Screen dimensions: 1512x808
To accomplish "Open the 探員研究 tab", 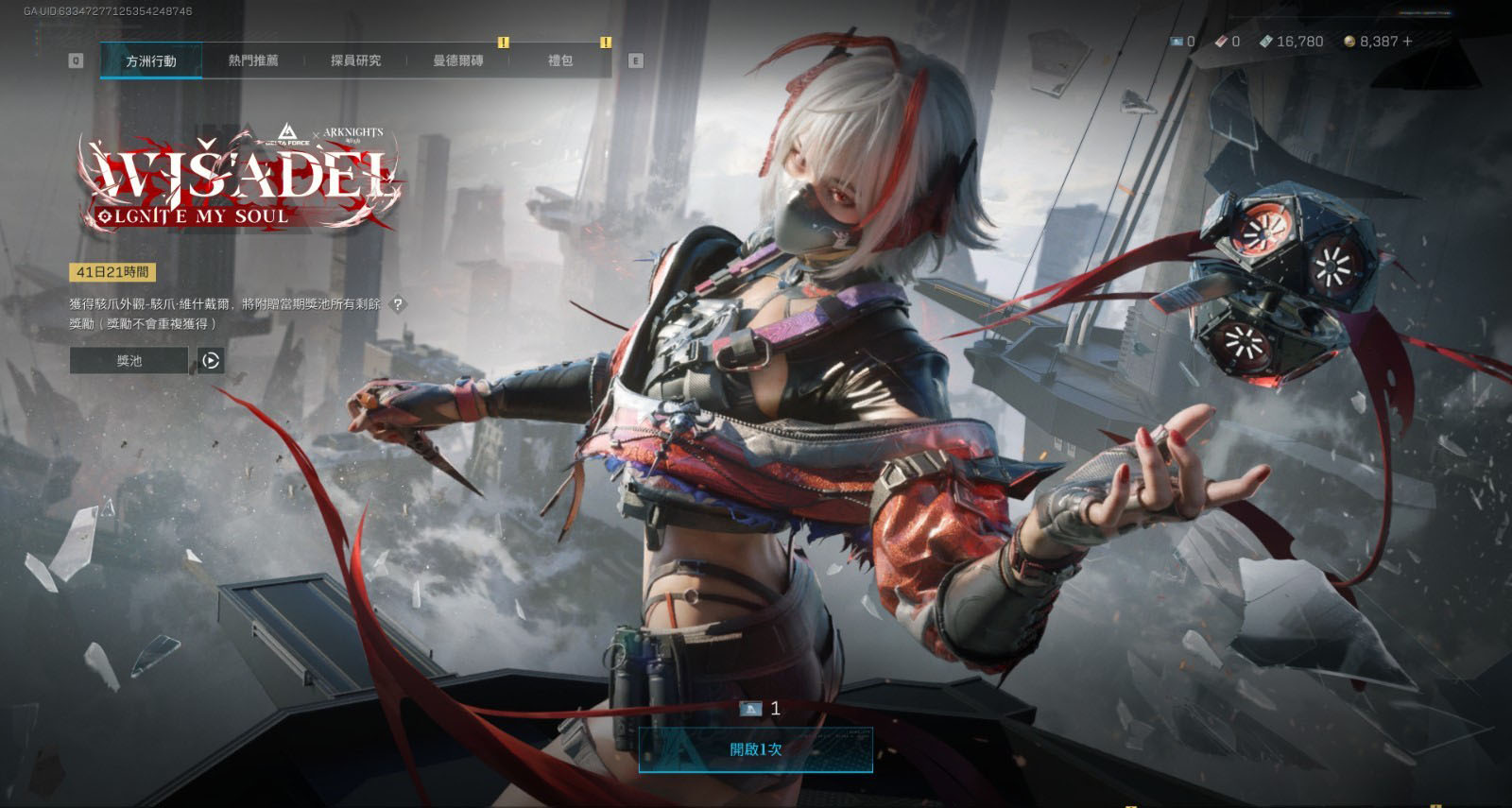I will [355, 60].
